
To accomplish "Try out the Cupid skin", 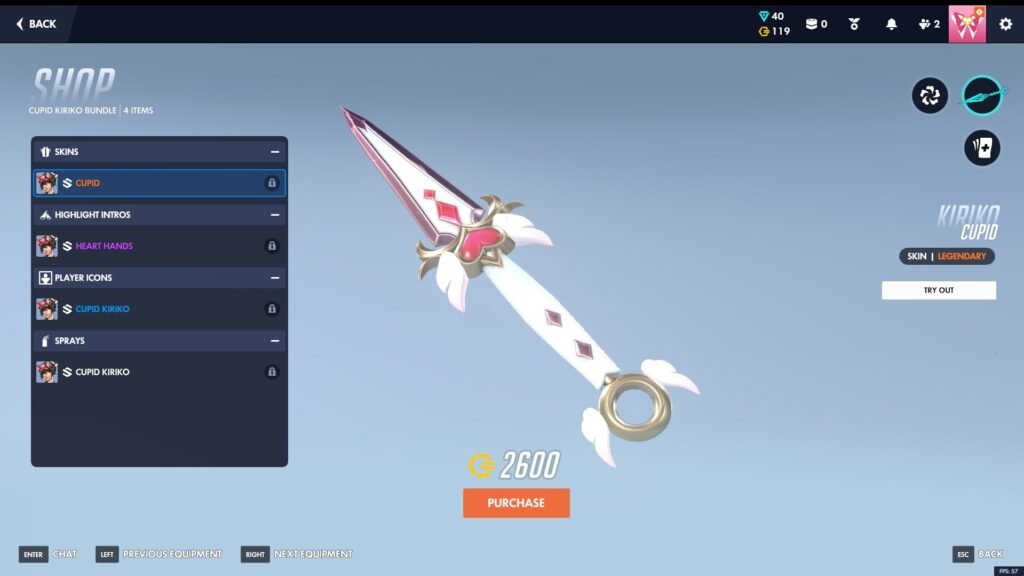I will pos(938,290).
